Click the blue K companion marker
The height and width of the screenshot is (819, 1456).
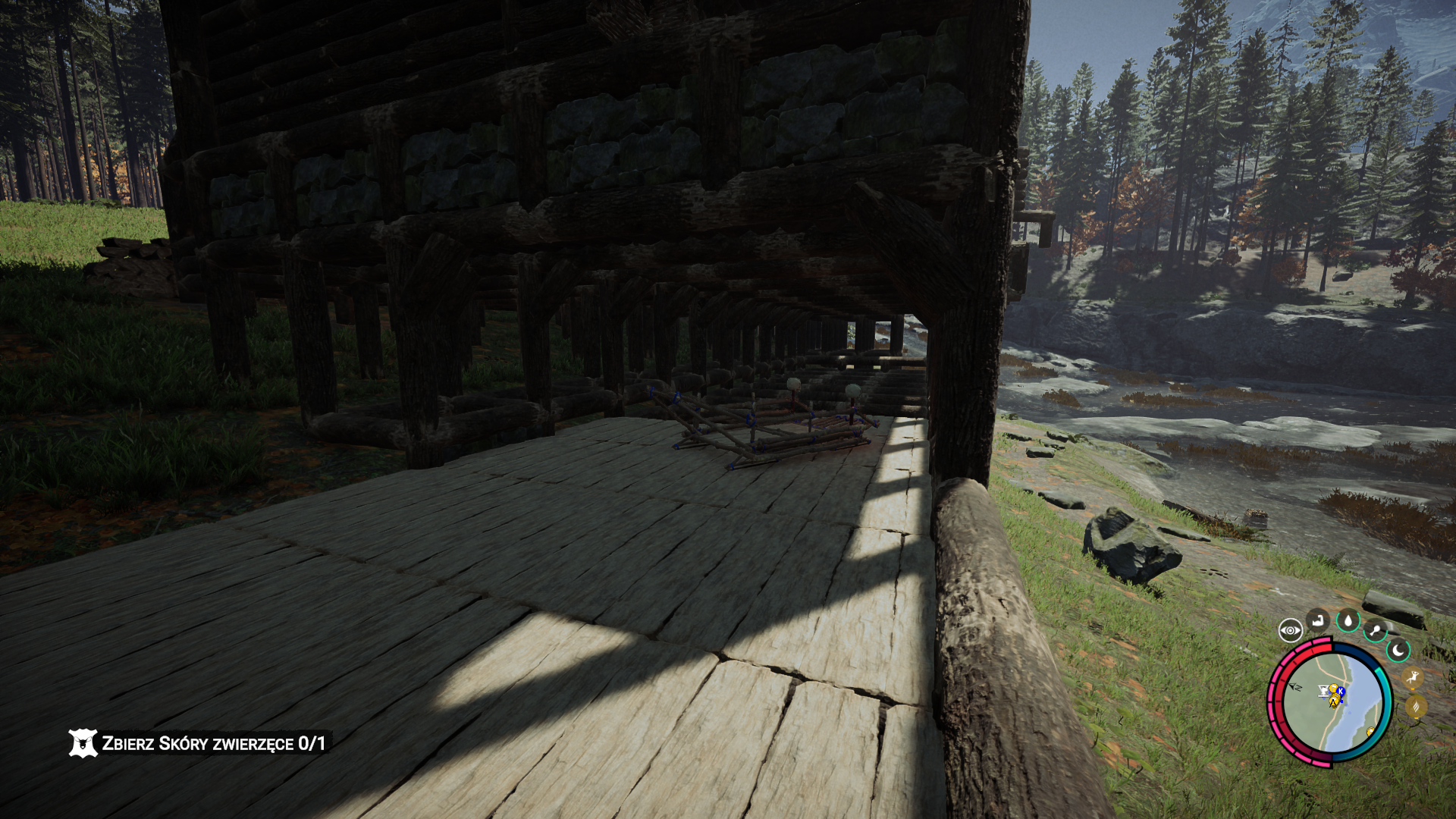pos(1341,692)
